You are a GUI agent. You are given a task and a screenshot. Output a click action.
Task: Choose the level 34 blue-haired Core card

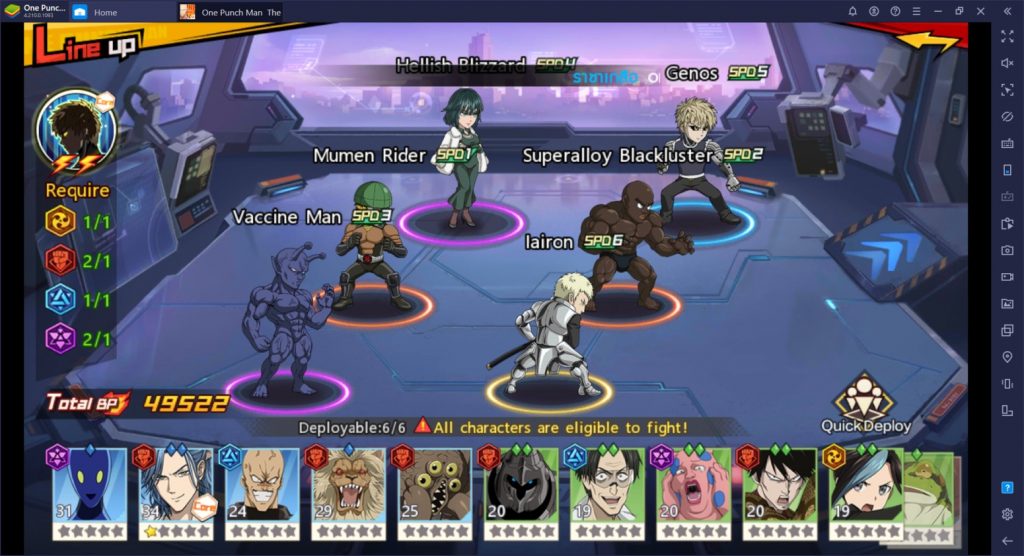tap(176, 492)
